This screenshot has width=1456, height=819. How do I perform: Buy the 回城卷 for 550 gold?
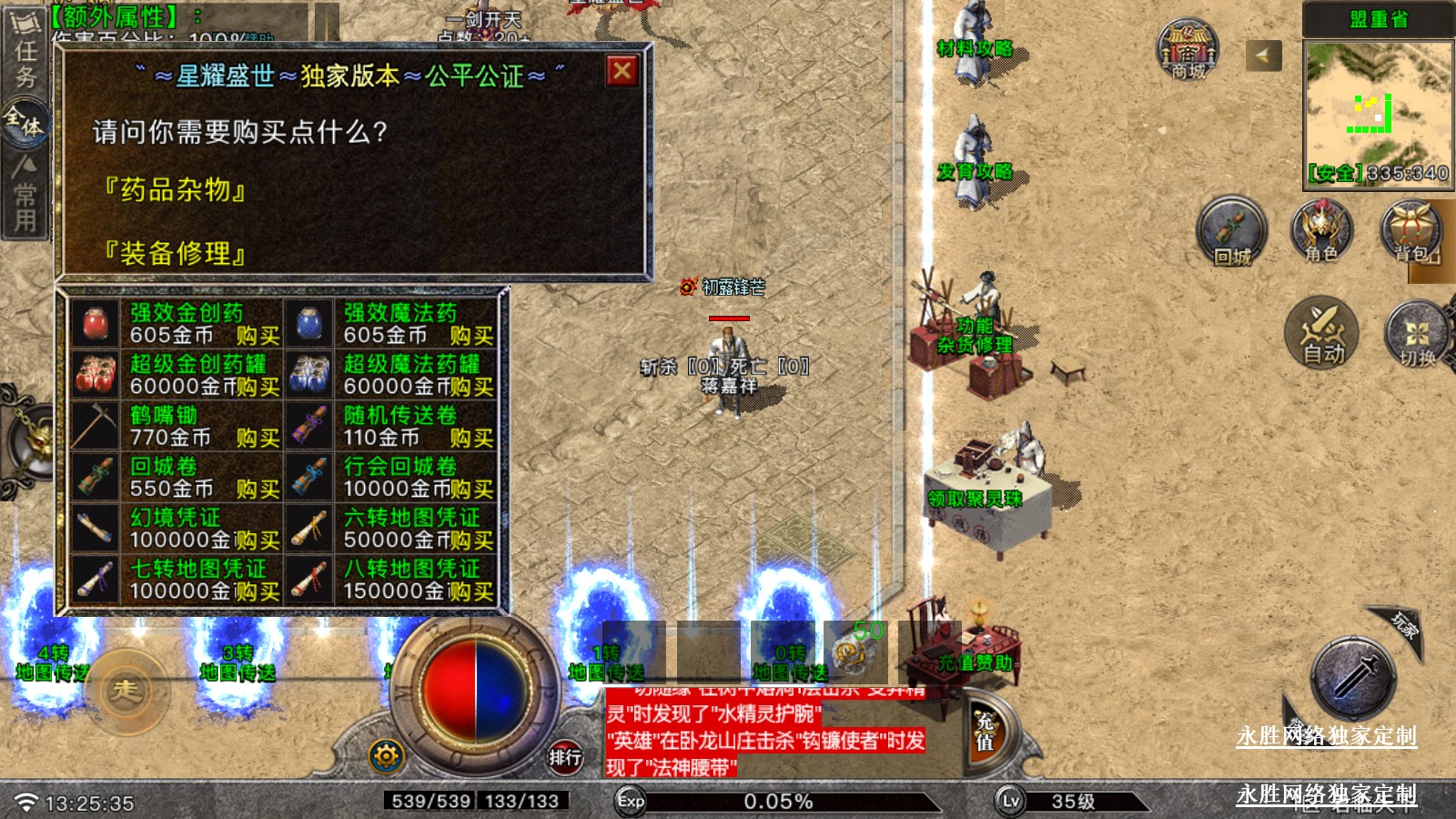point(258,489)
